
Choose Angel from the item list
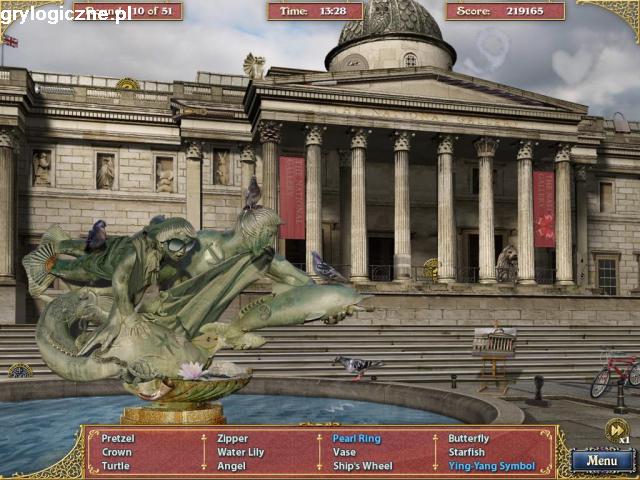coord(231,466)
